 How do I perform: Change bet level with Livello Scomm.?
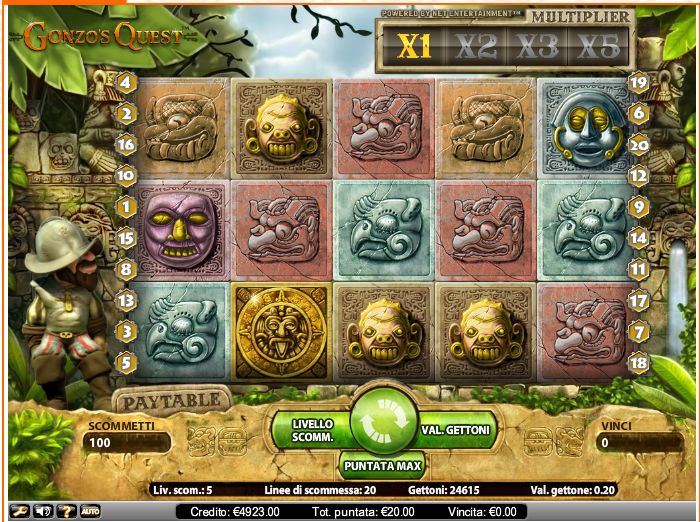(x=312, y=430)
